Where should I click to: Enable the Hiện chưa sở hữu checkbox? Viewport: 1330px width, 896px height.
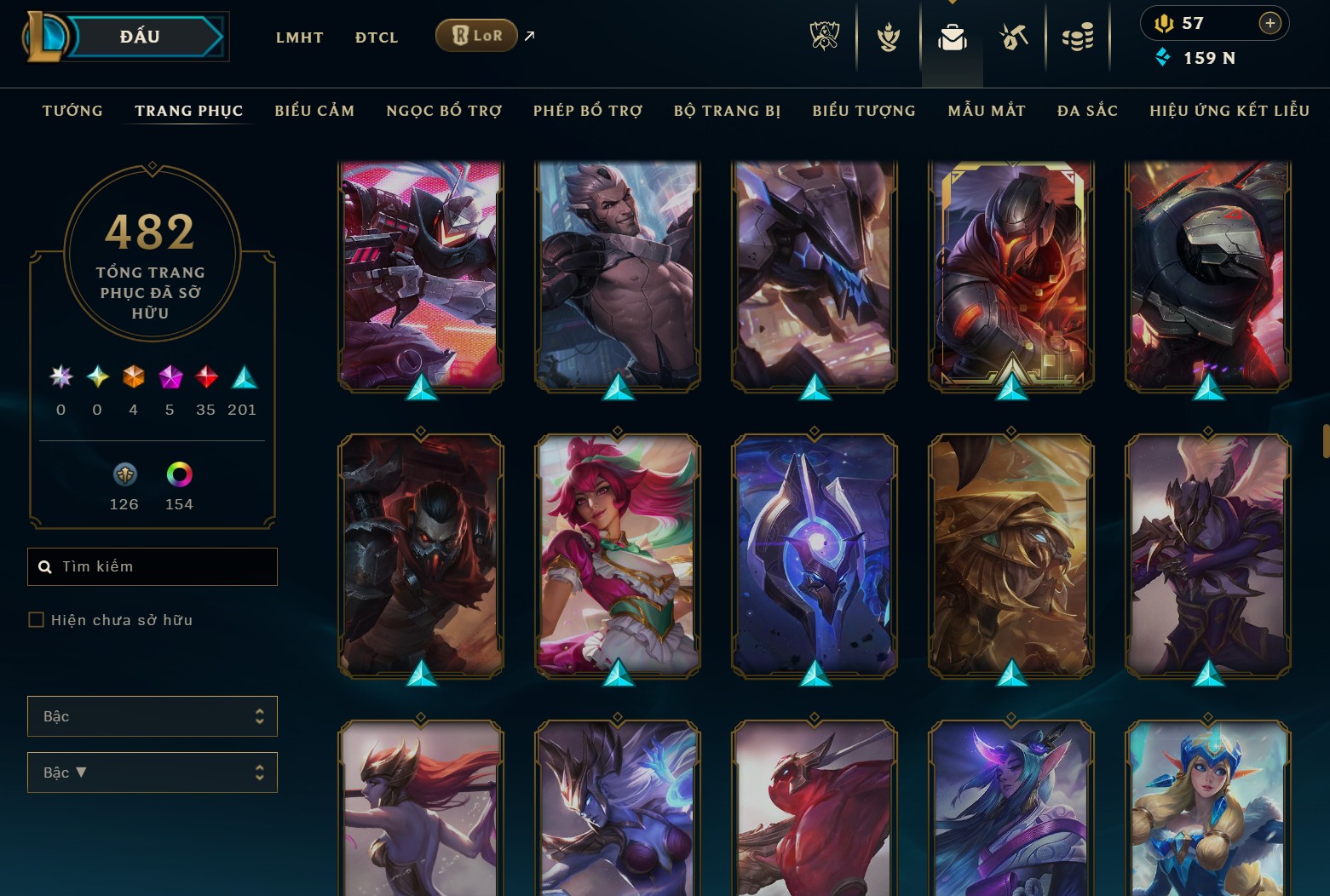coord(36,619)
